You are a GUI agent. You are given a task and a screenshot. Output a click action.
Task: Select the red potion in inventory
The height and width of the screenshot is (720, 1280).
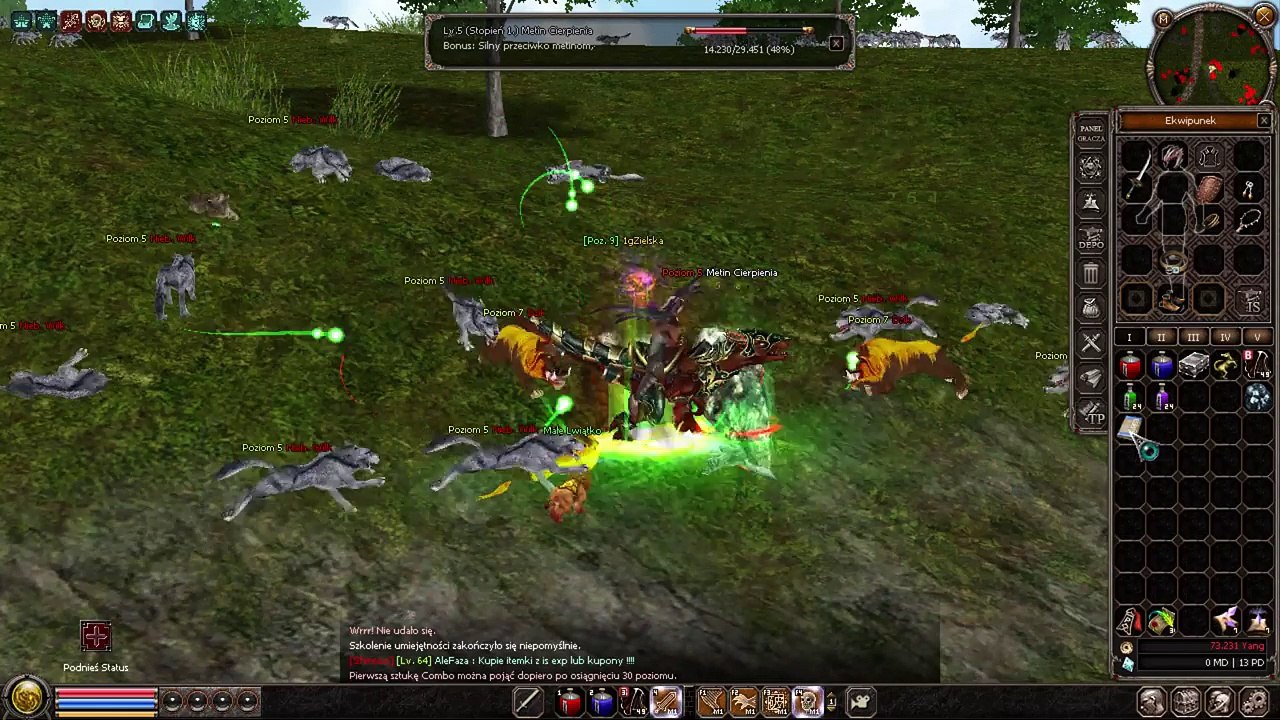pyautogui.click(x=1130, y=367)
